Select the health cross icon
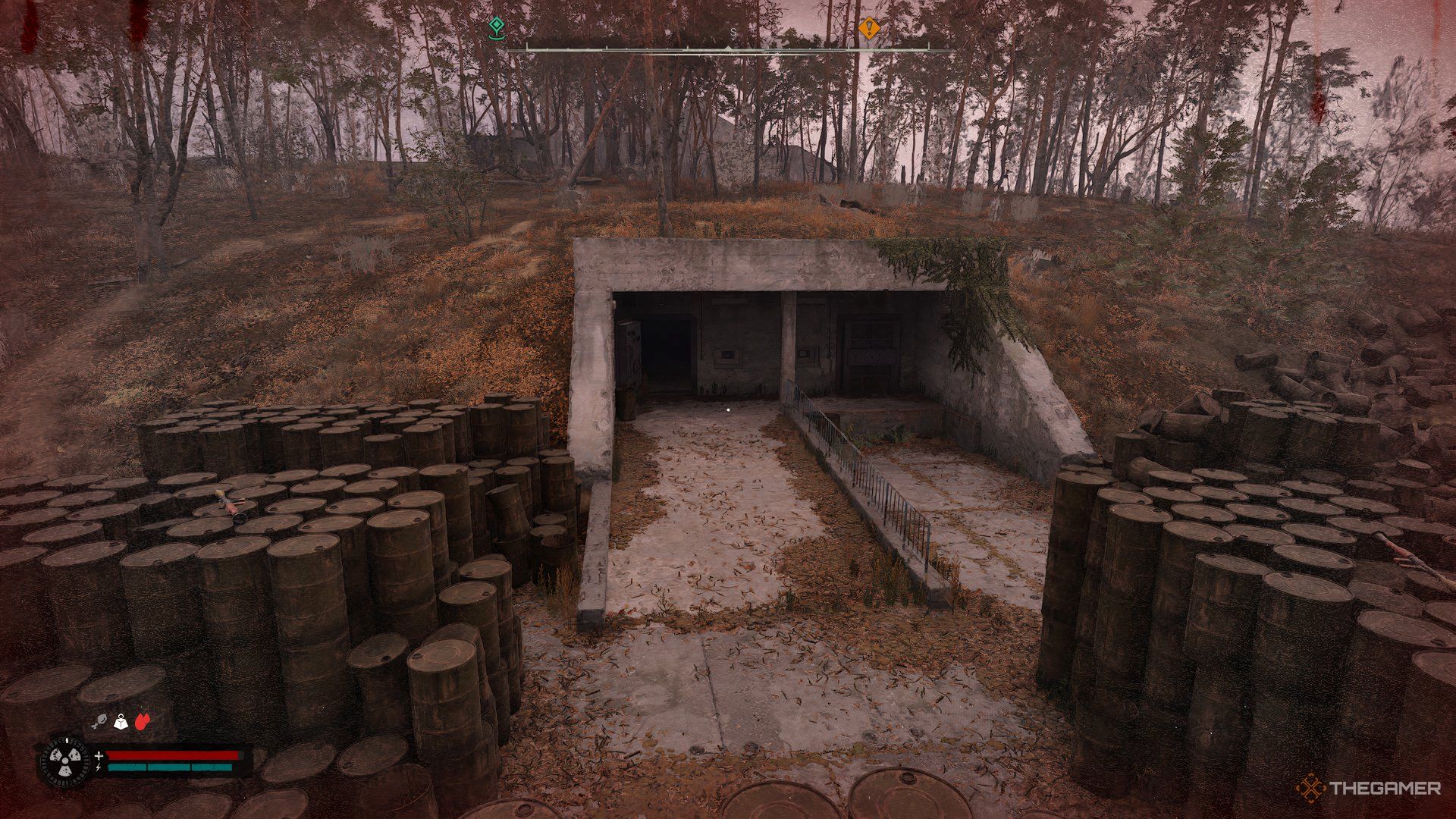The image size is (1456, 819). [99, 757]
